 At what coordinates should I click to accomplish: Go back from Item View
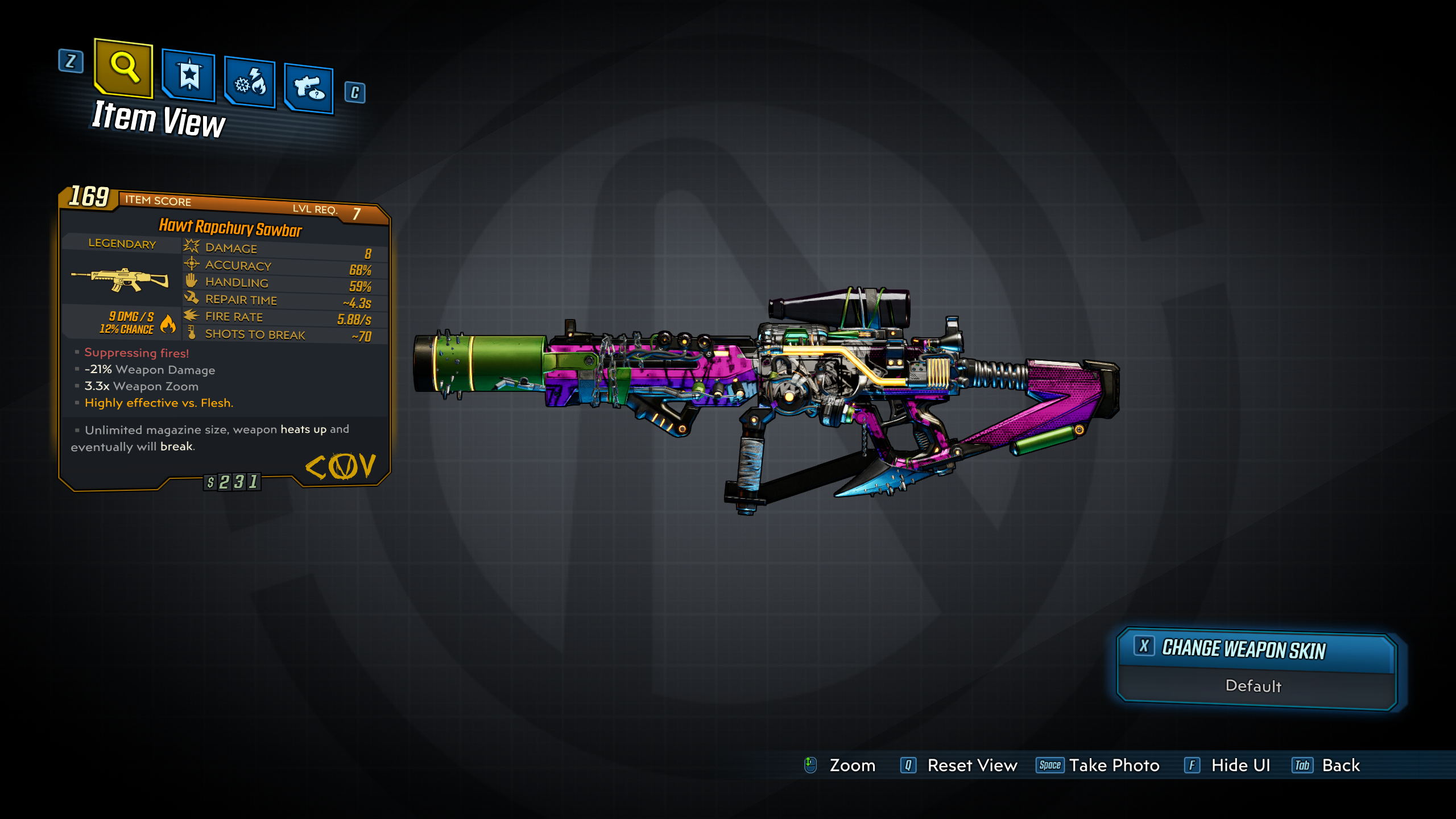tap(1340, 766)
